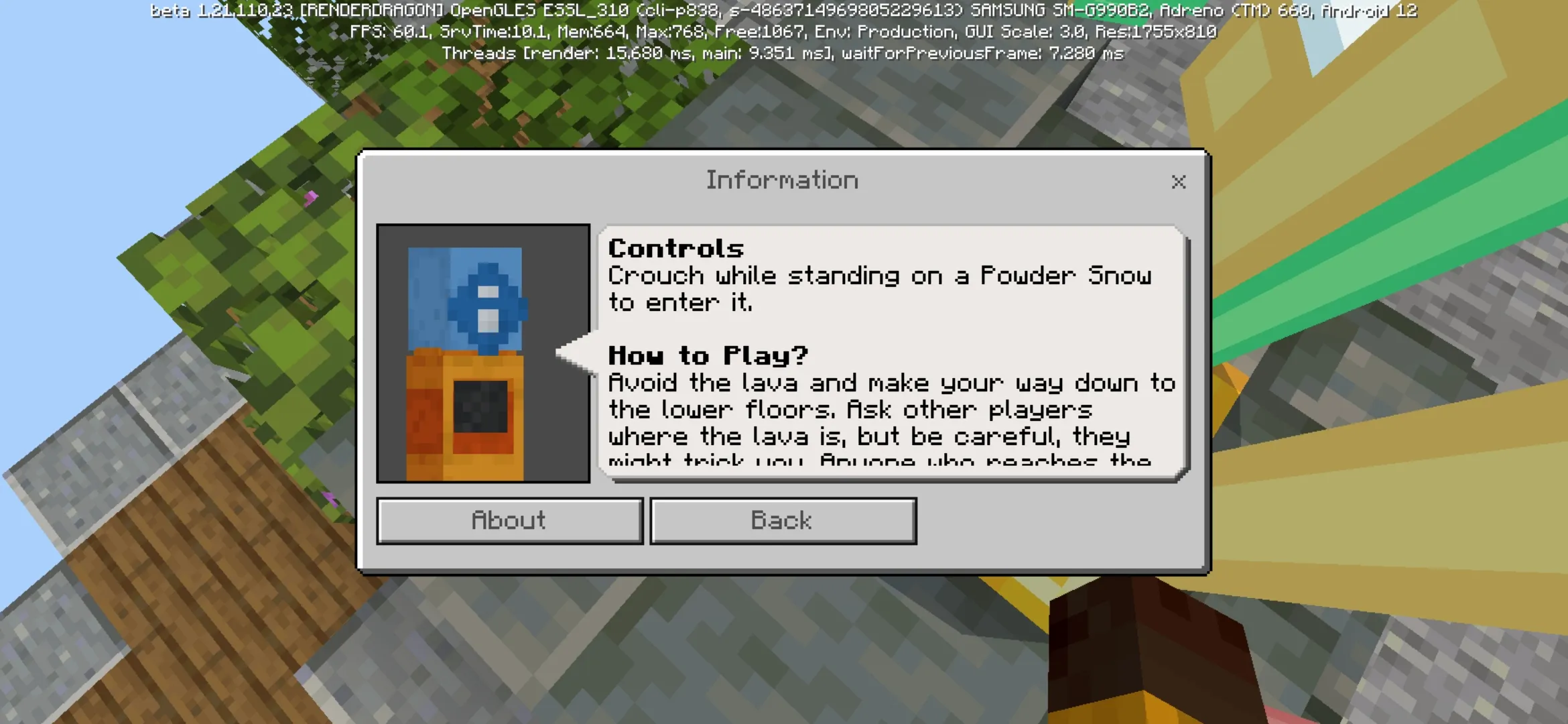Image resolution: width=1568 pixels, height=724 pixels.
Task: Go Back from the Information dialog
Action: (x=783, y=521)
